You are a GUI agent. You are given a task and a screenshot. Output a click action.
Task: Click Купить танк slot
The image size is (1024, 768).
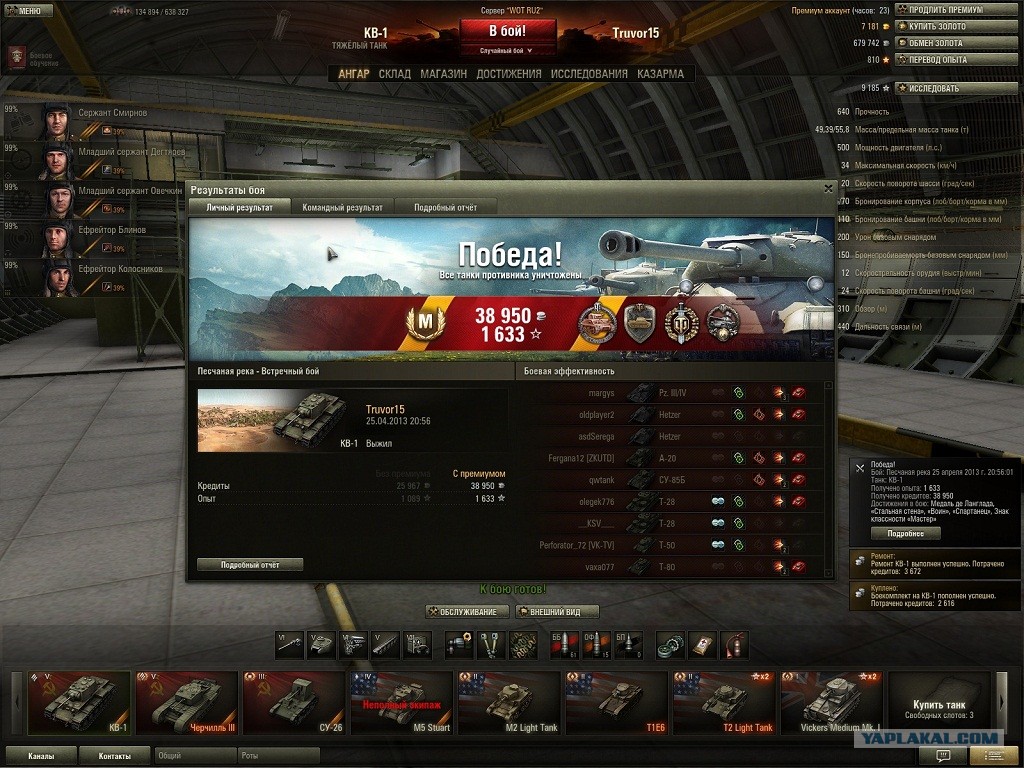939,702
